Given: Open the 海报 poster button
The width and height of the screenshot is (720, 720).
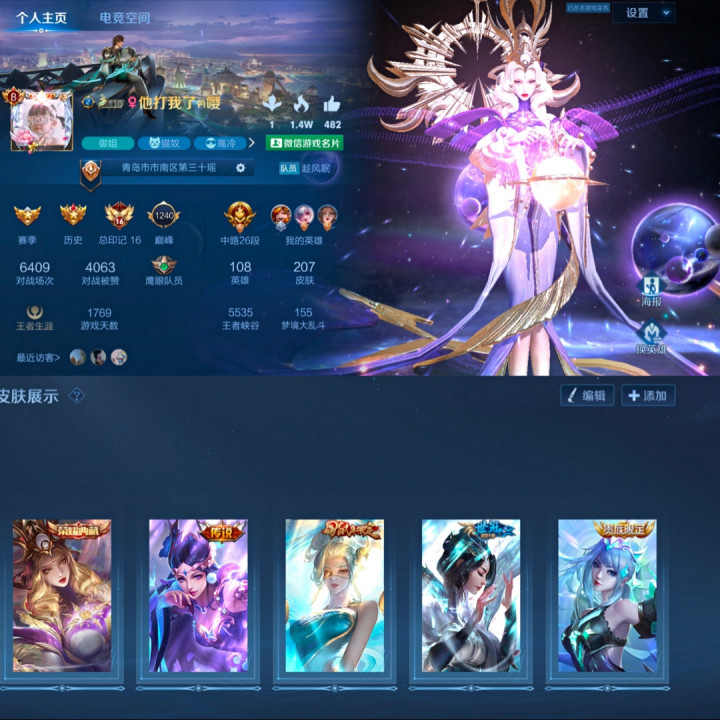Looking at the screenshot, I should pos(651,288).
